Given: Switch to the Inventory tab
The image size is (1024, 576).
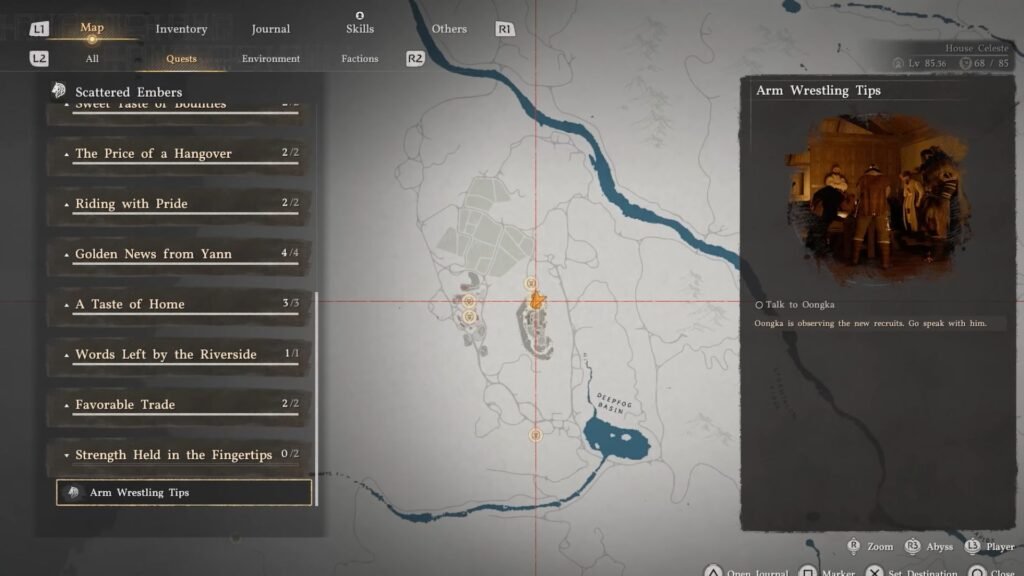Looking at the screenshot, I should [x=181, y=29].
